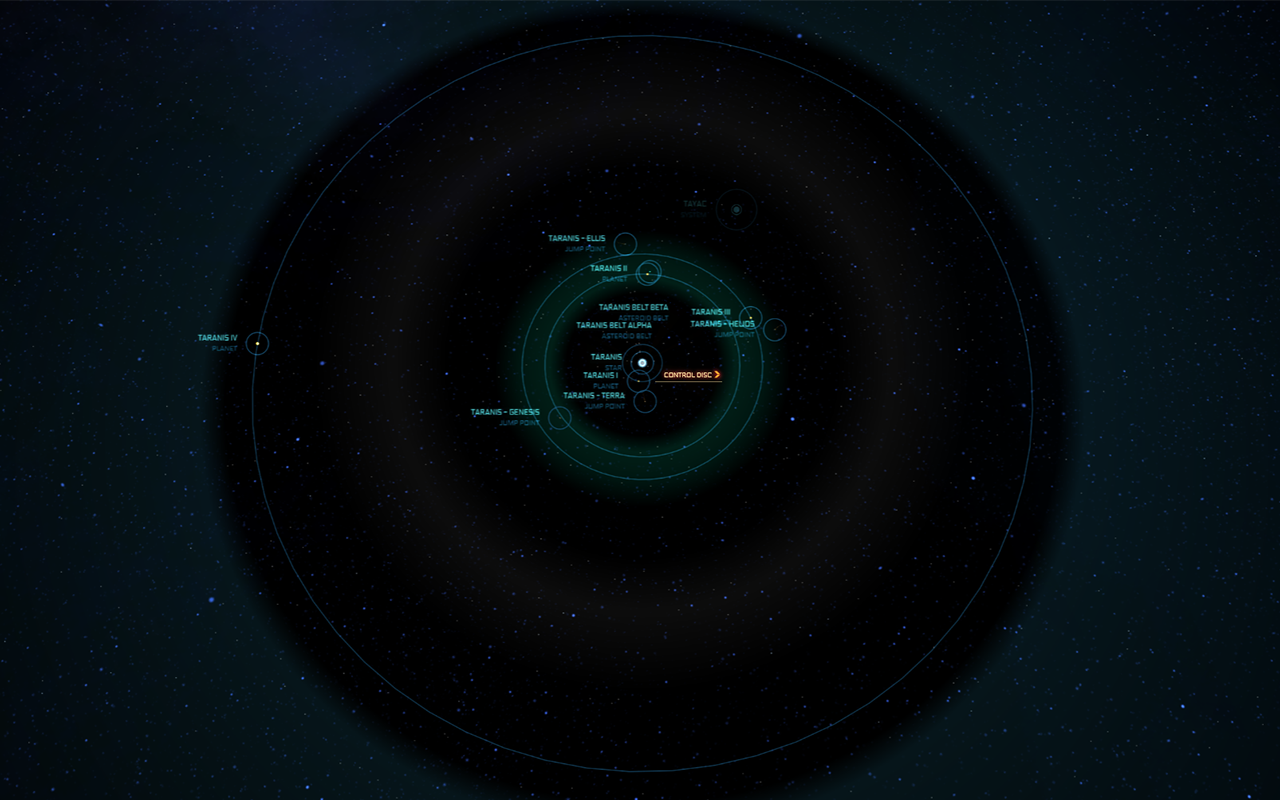Screen dimensions: 1280x800
Task: Select the Taranis Belt Beta label
Action: pos(633,308)
